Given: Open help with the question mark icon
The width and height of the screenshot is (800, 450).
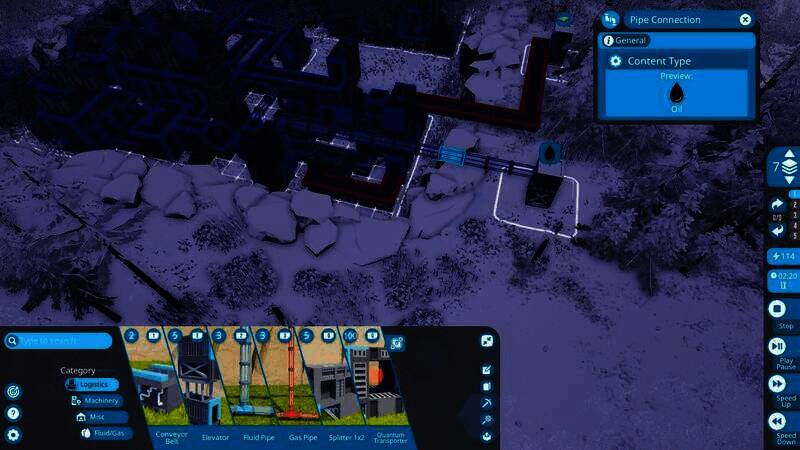Looking at the screenshot, I should click(x=13, y=413).
